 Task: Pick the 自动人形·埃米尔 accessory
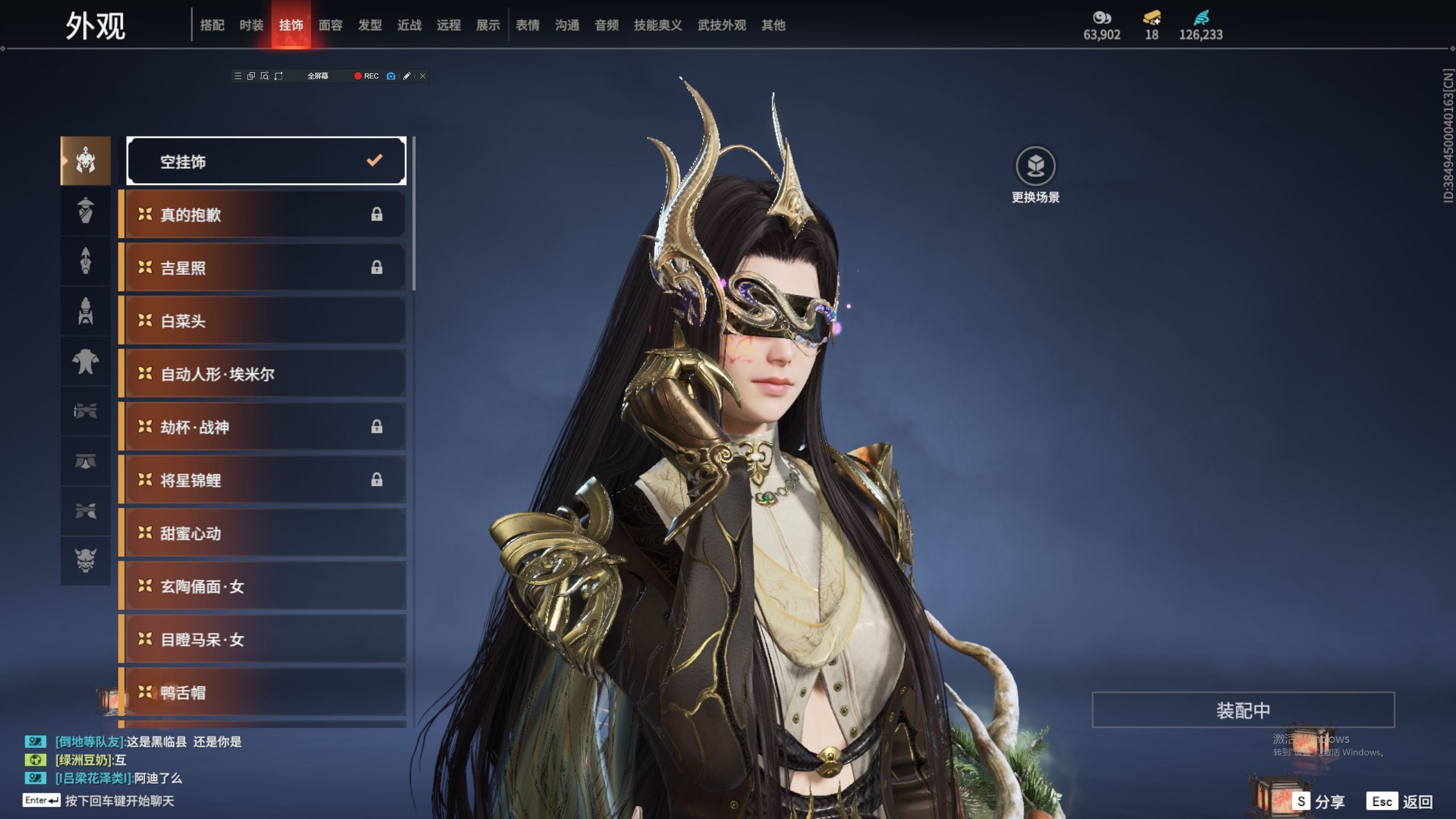pos(265,374)
